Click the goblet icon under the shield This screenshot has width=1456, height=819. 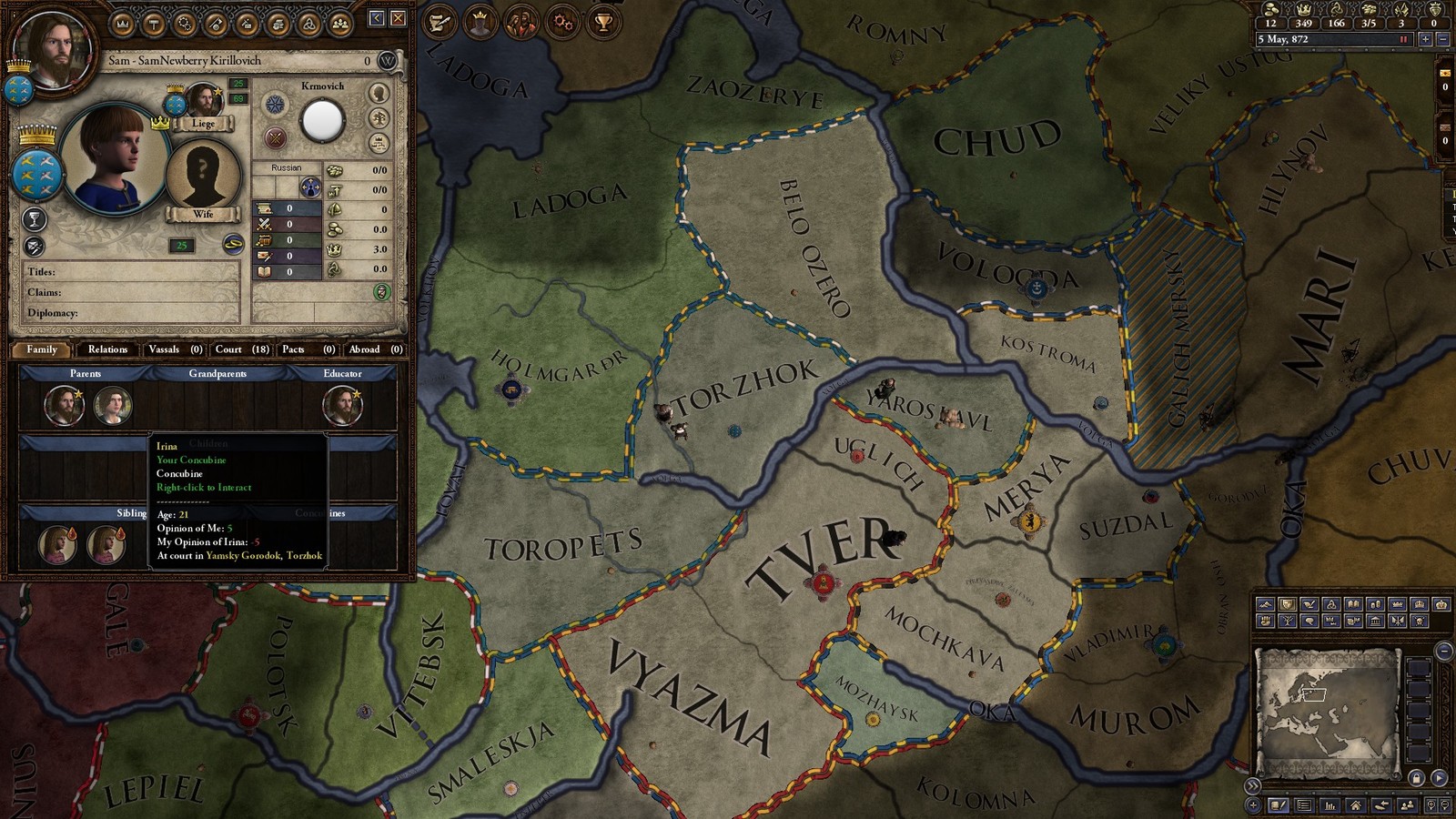point(34,219)
